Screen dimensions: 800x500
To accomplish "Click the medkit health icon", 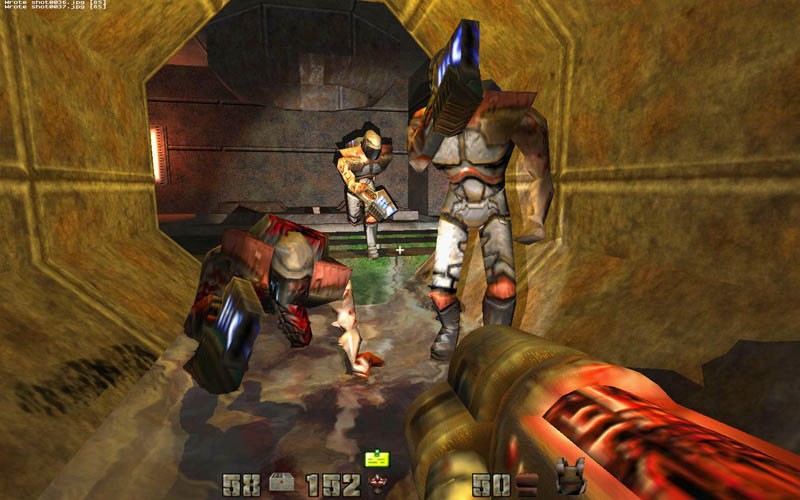I will 283,485.
